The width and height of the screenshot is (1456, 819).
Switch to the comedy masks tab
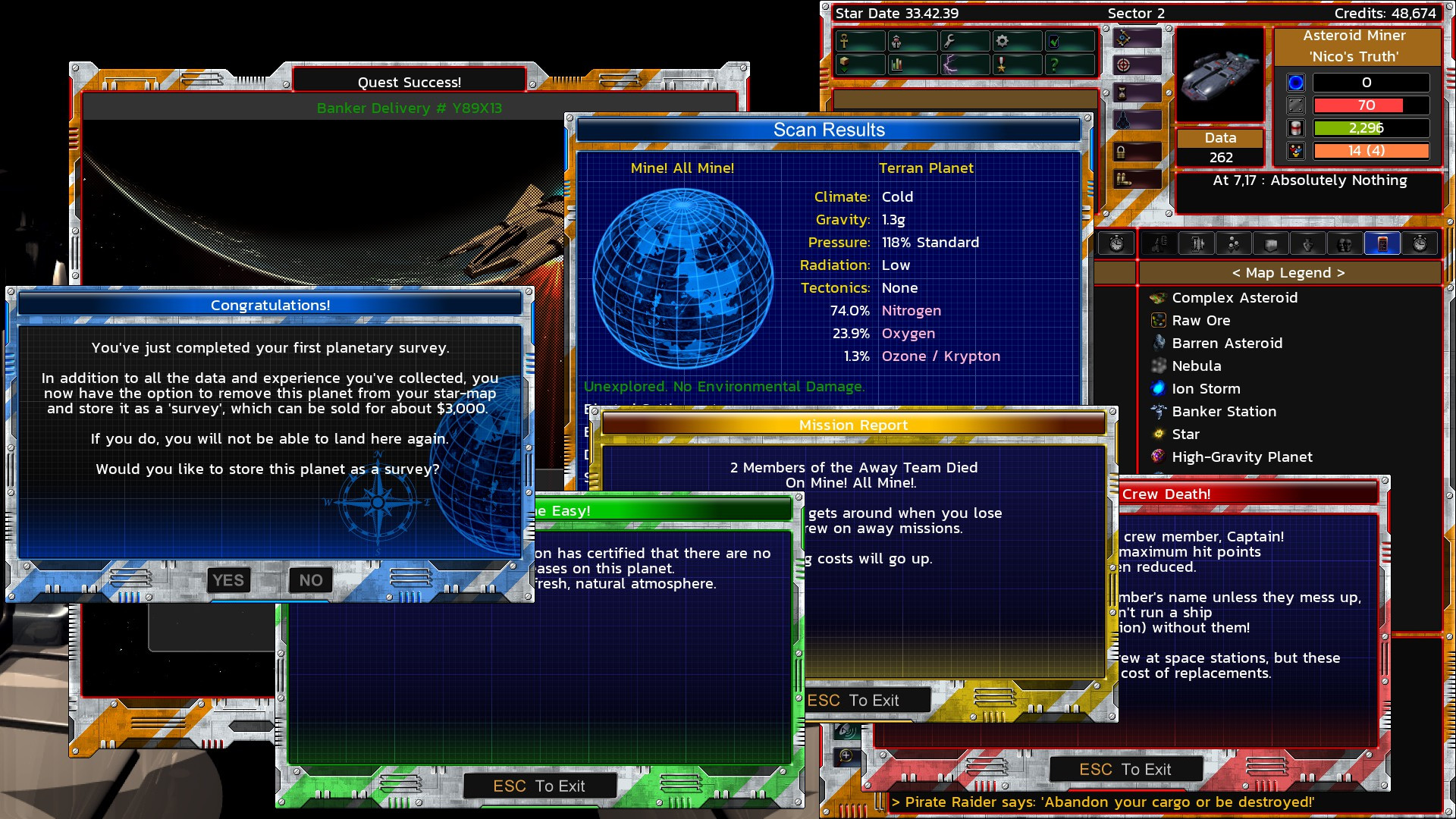click(x=1346, y=243)
